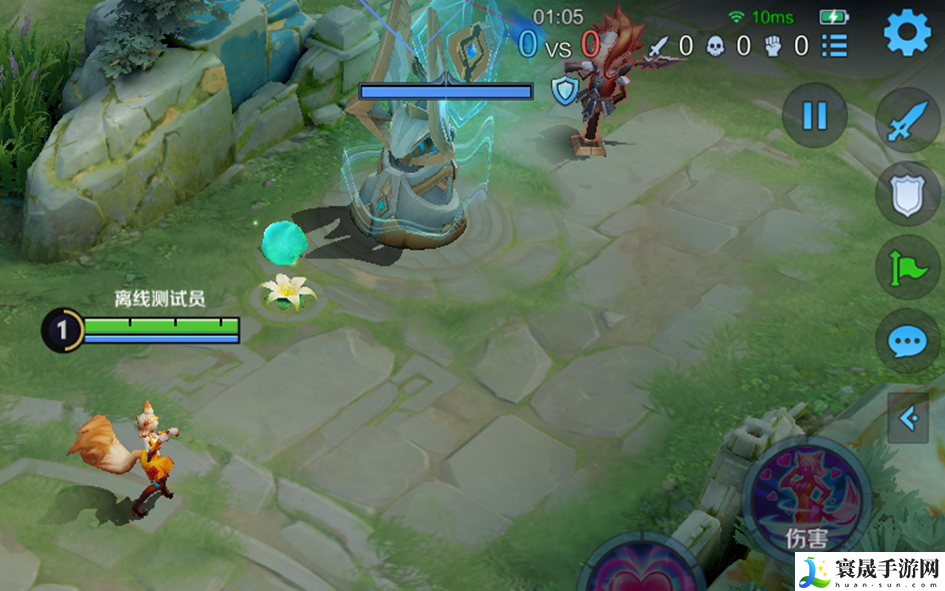Tap the sword attack signal button

[x=907, y=122]
